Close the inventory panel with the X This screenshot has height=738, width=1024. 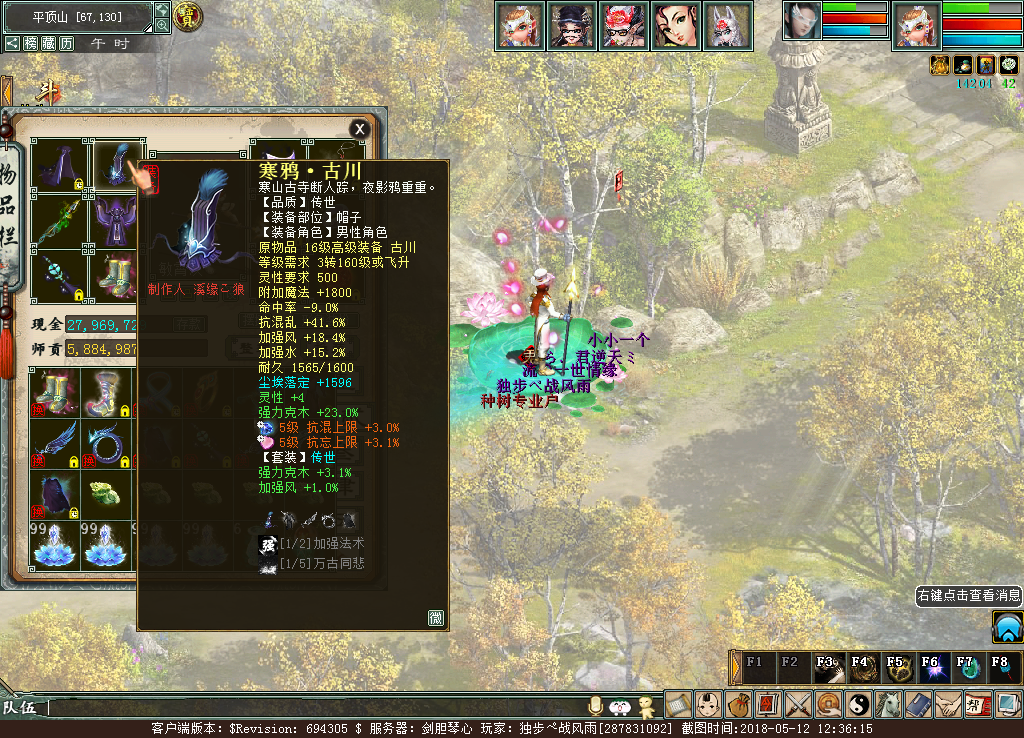click(359, 129)
